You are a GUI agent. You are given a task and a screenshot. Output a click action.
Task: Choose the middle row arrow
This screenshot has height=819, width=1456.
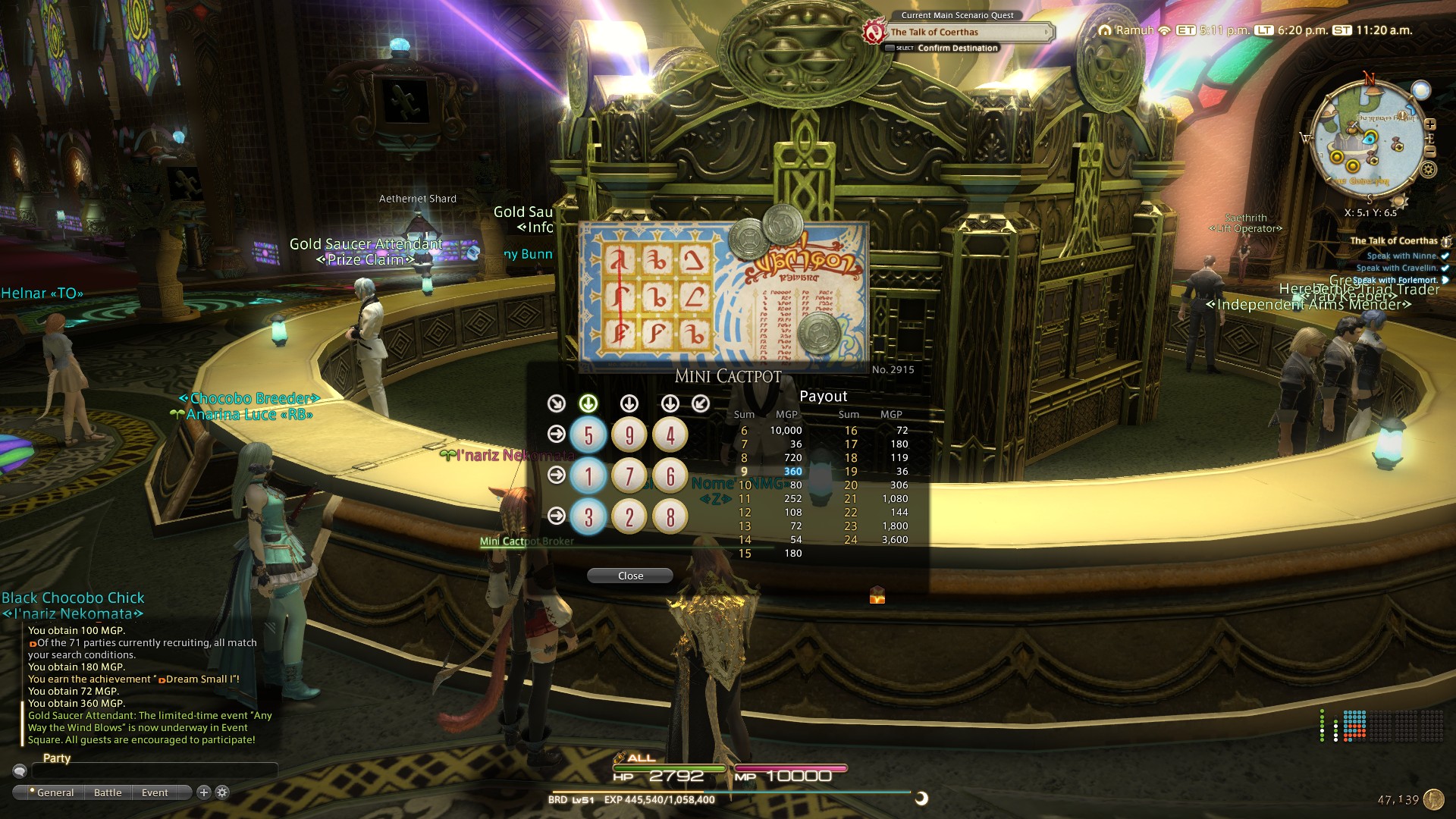point(557,475)
